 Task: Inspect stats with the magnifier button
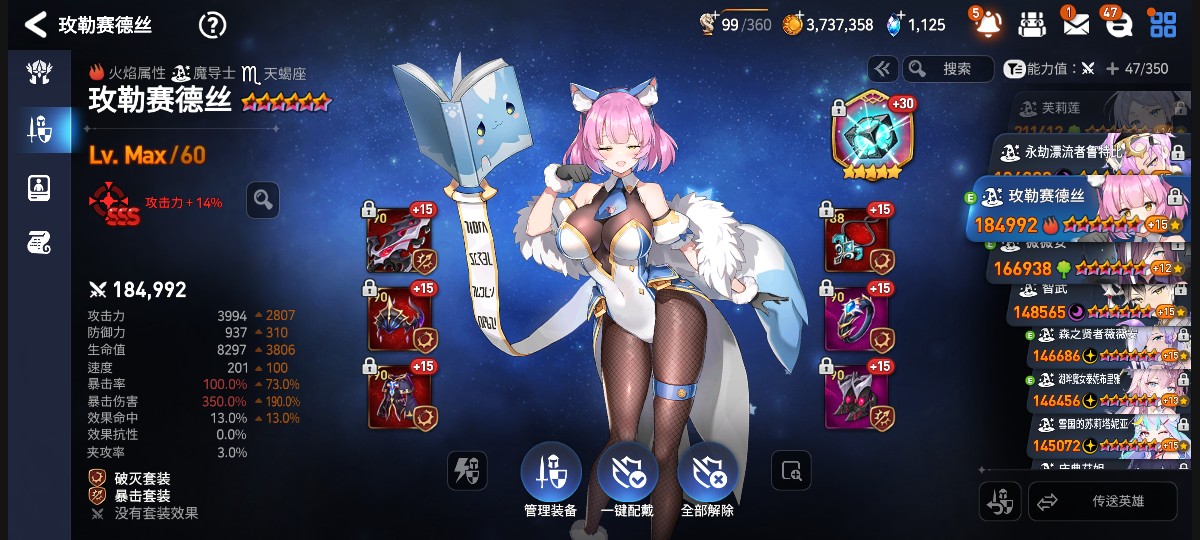pos(262,200)
